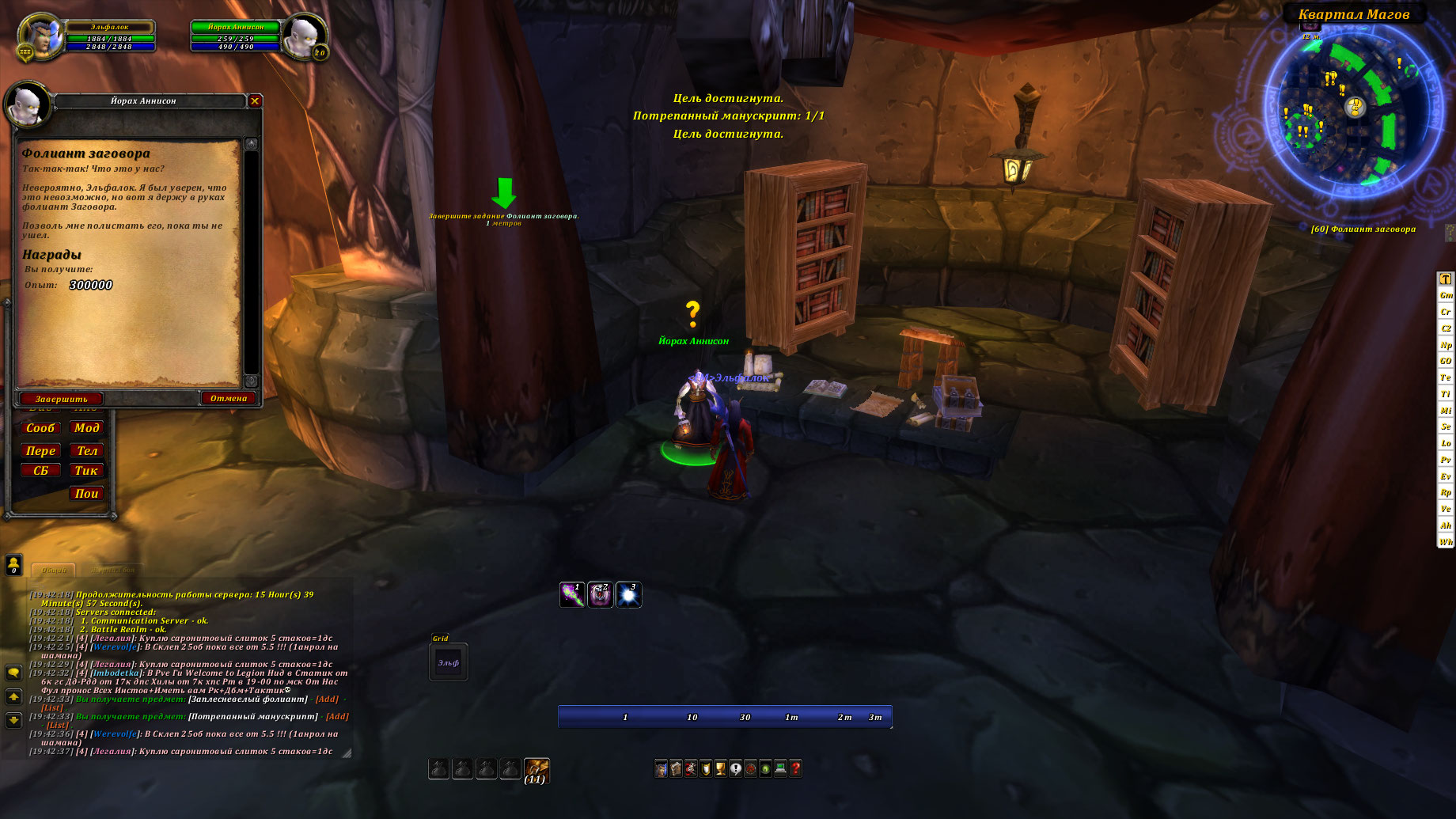
Task: Open the Gm entry in the side bar
Action: pos(1446,295)
